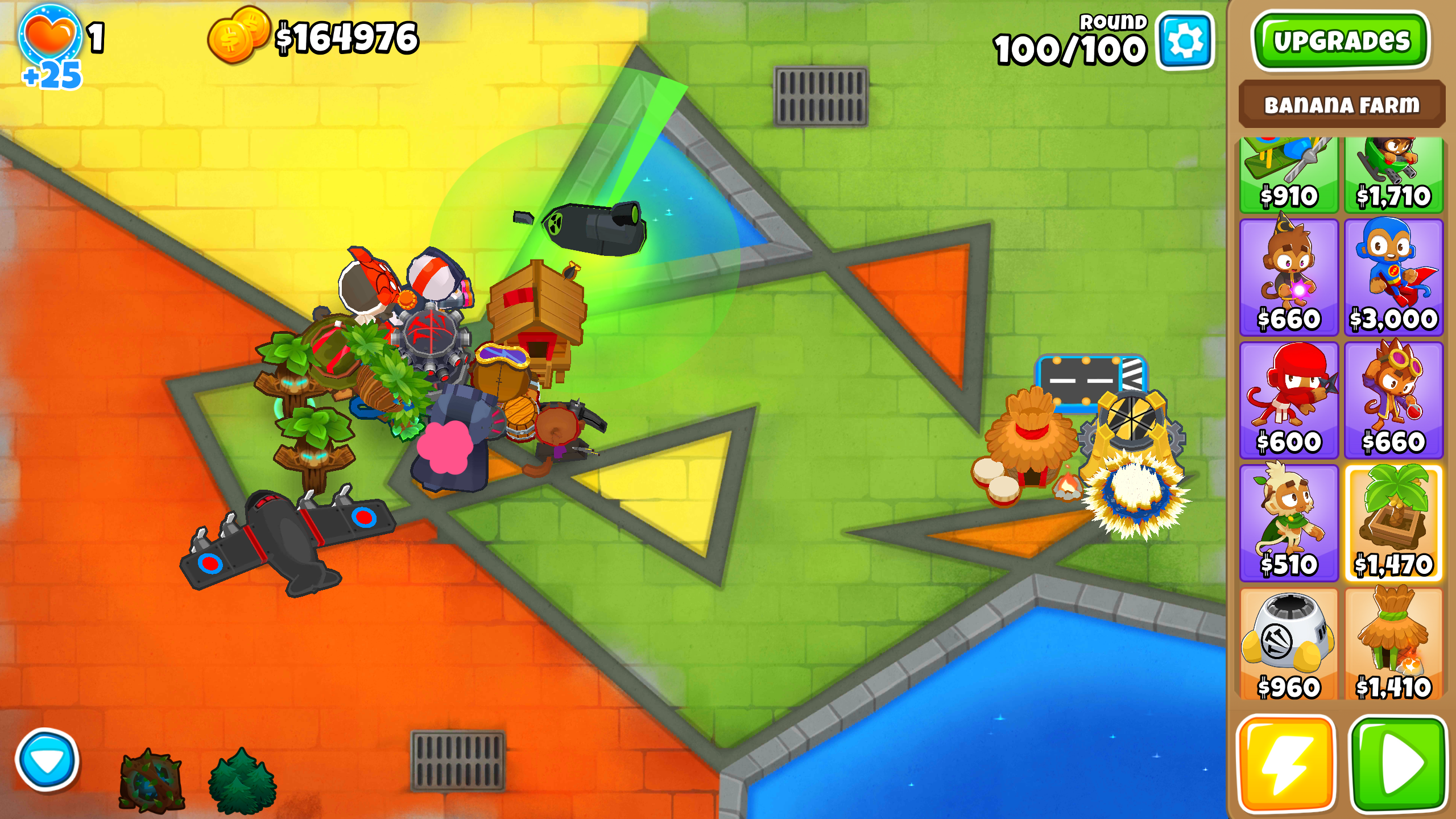Select the Heli Pilot tower costing $1,710

(x=1393, y=176)
